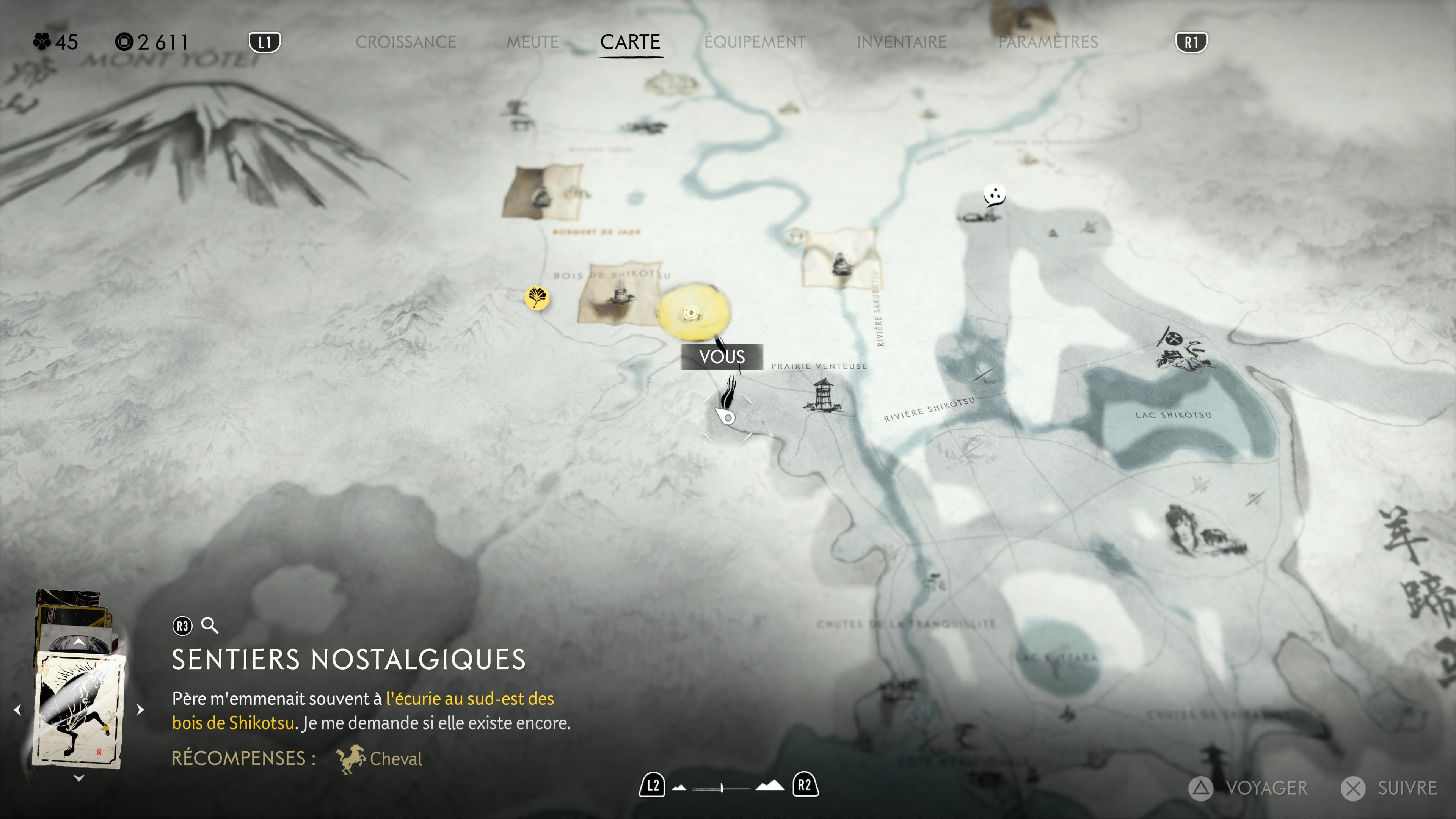
Task: Select the watchtower marker in Prairie Venteuse
Action: click(x=823, y=395)
